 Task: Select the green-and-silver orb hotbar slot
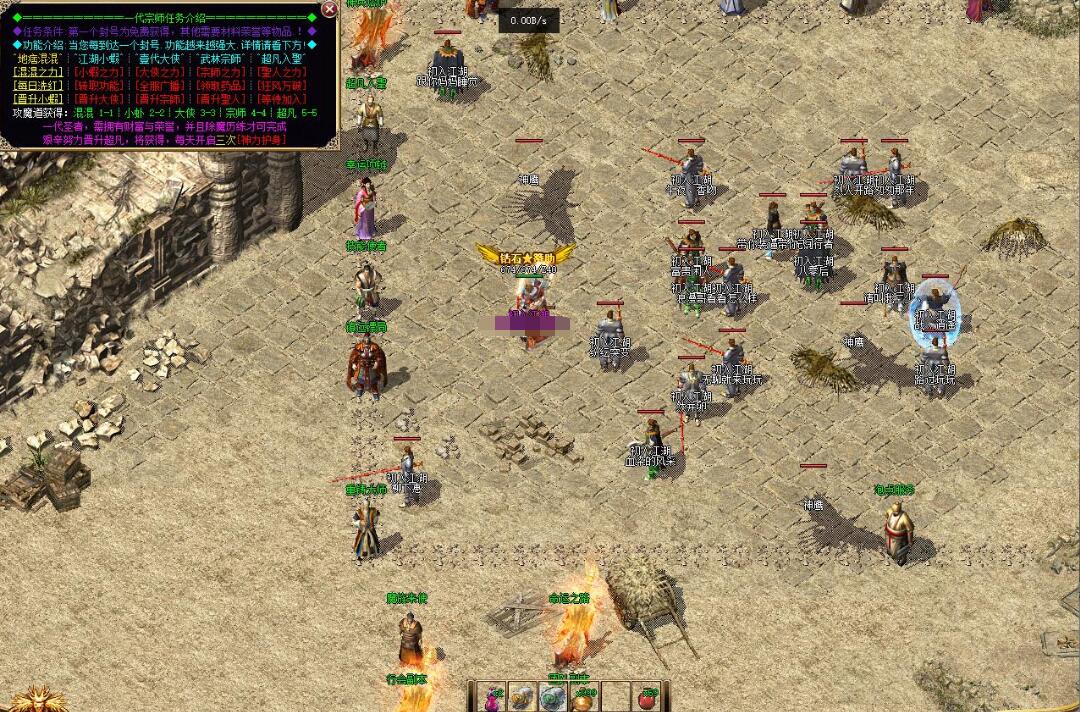[x=553, y=697]
